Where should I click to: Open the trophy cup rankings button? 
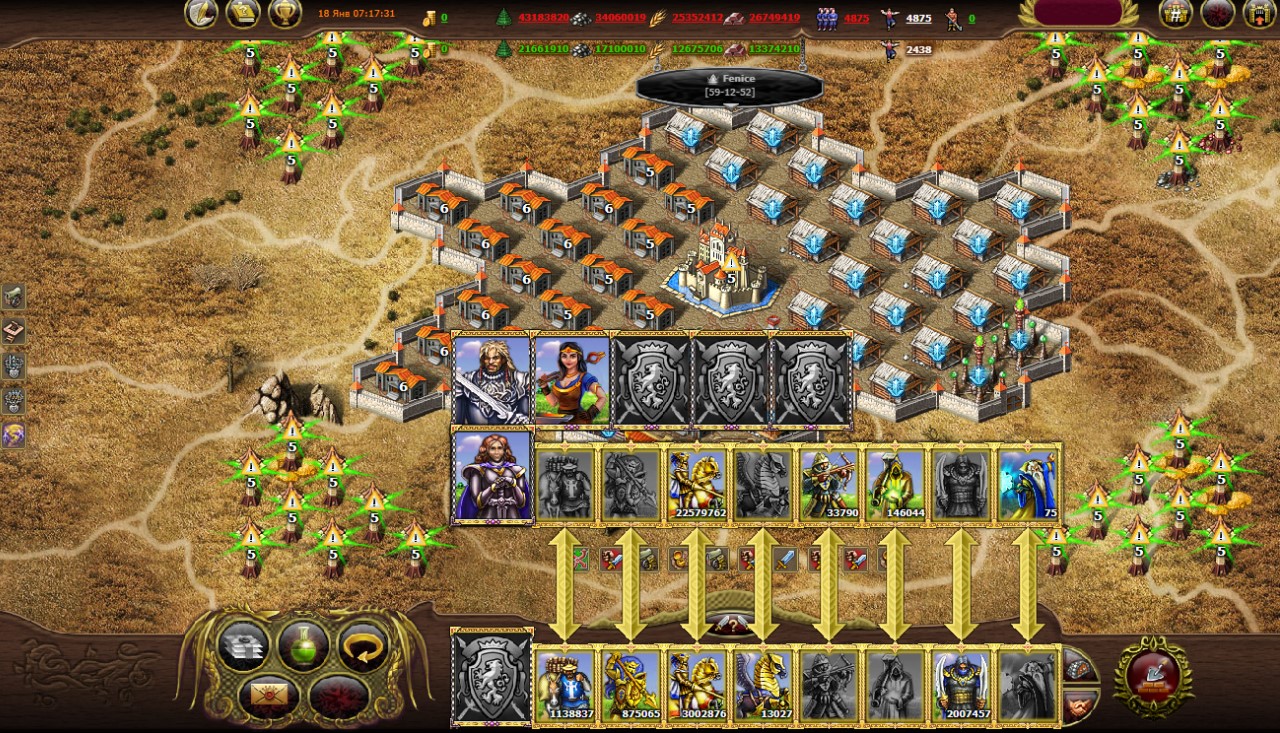point(285,13)
